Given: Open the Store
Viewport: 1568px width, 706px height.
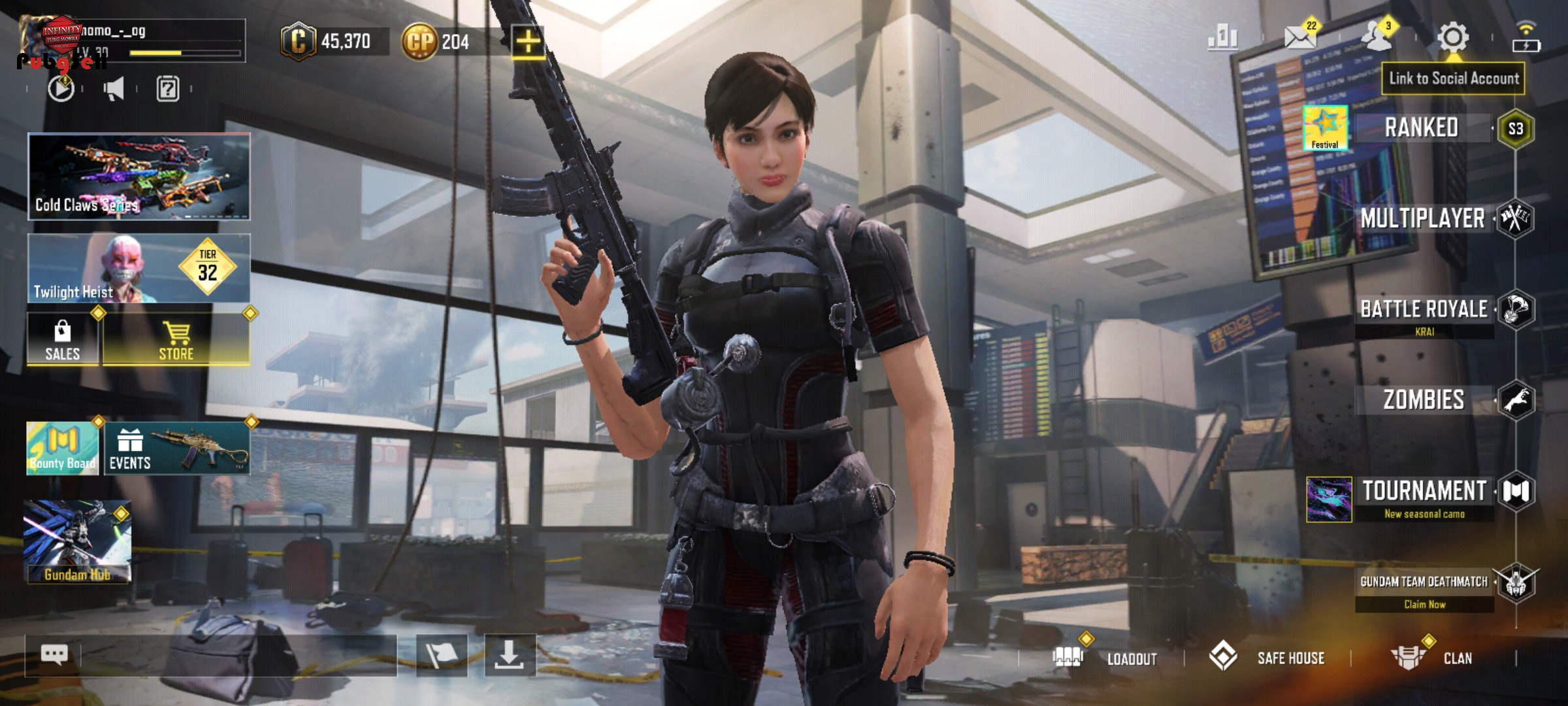Looking at the screenshot, I should pyautogui.click(x=176, y=340).
